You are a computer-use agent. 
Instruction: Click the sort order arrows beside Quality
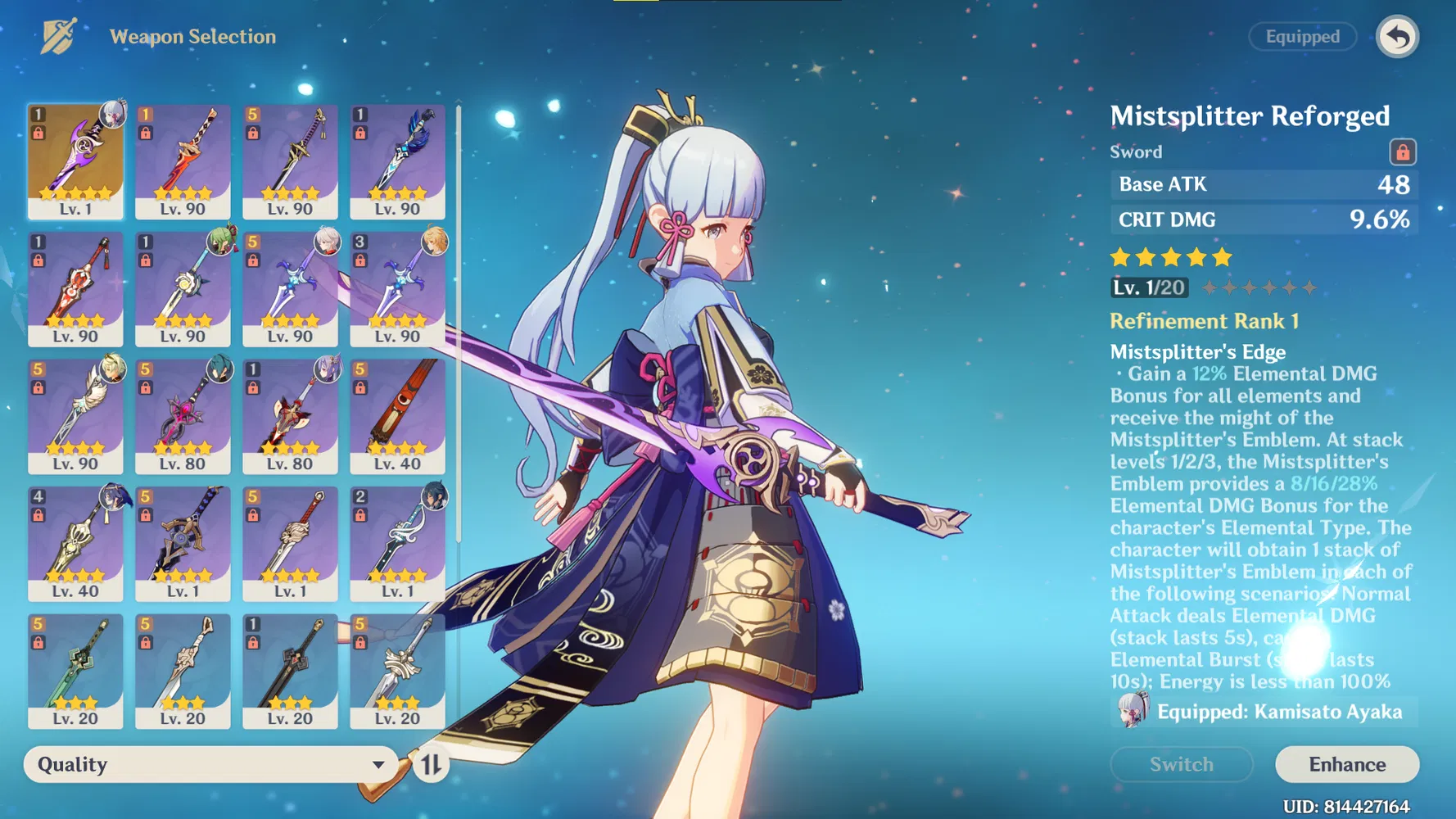[433, 764]
